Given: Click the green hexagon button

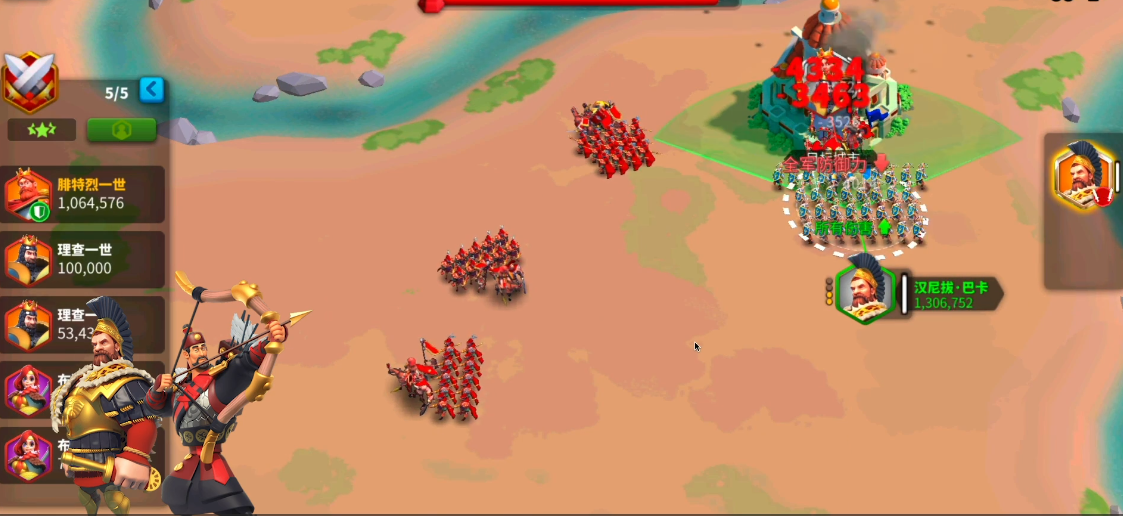Looking at the screenshot, I should pyautogui.click(x=121, y=130).
